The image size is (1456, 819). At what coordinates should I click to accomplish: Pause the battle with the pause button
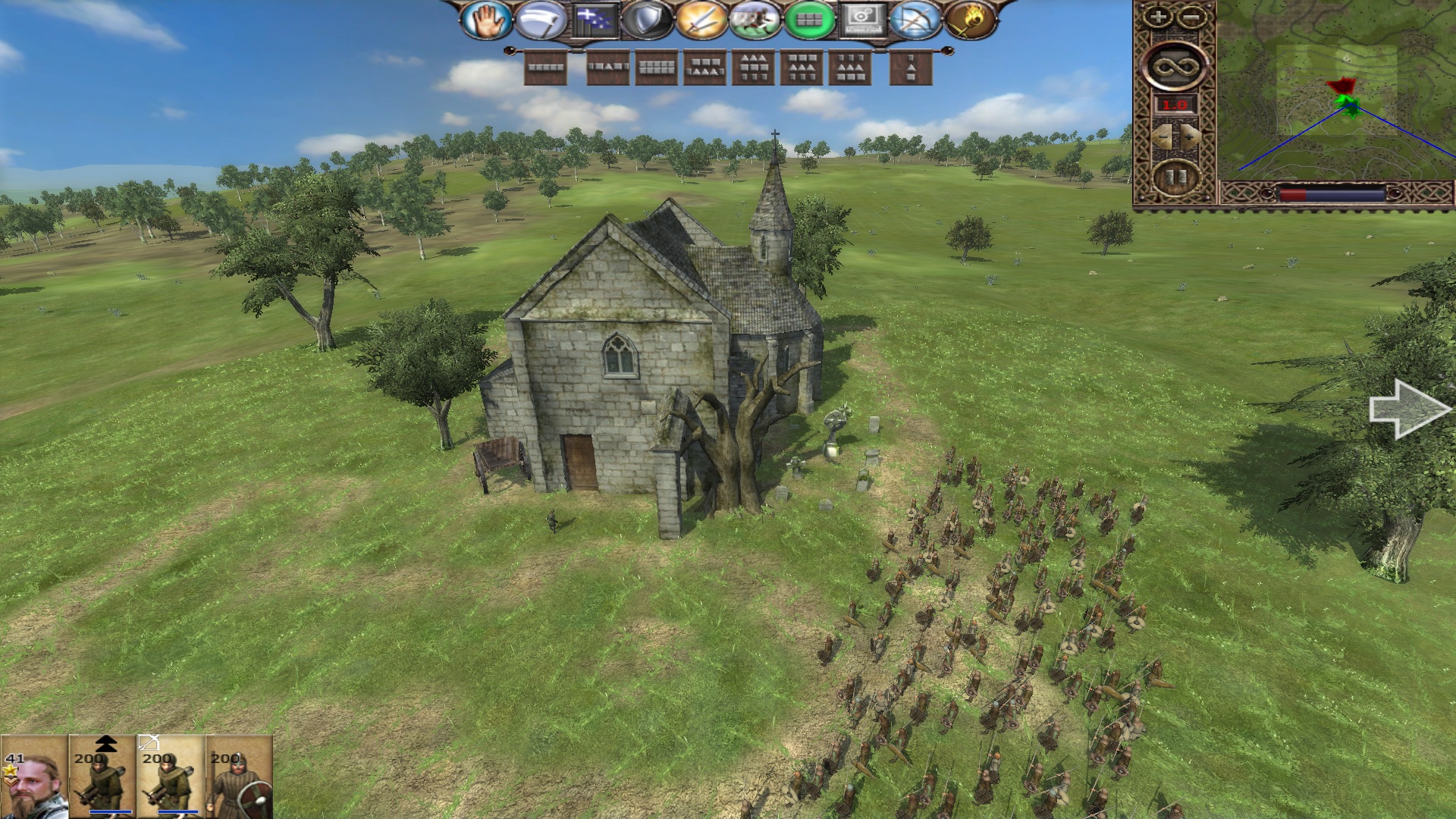[x=1175, y=179]
